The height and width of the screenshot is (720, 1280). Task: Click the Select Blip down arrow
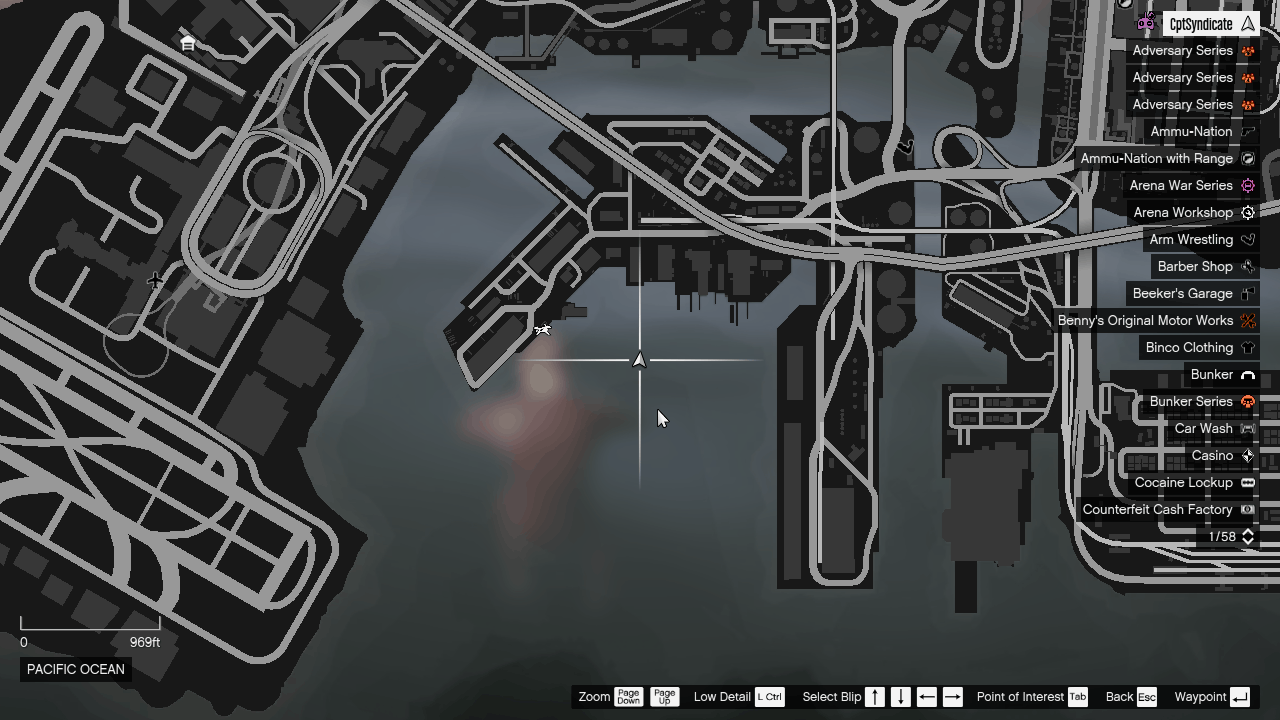click(898, 697)
